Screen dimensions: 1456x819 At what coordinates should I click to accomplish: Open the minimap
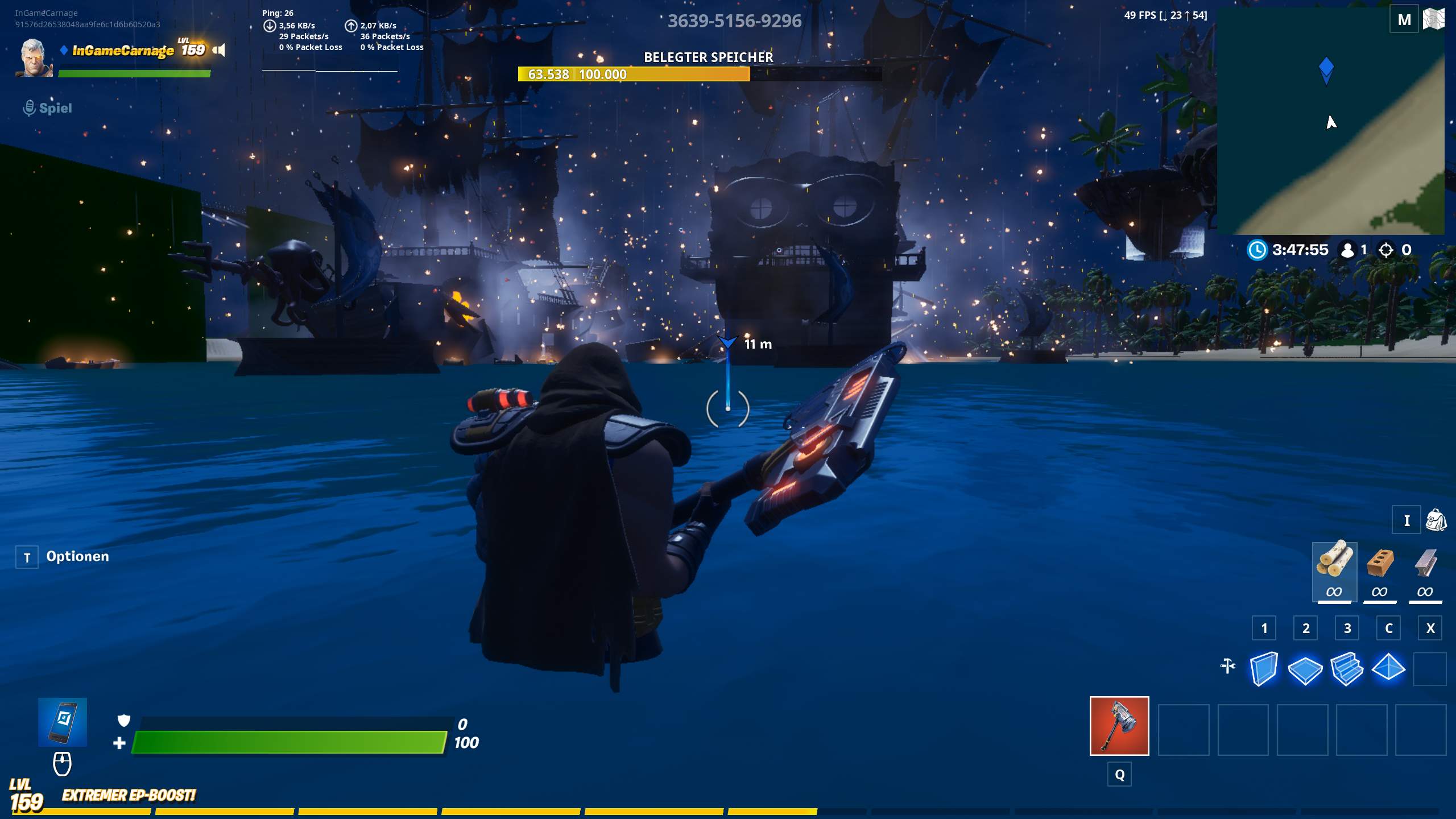[x=1330, y=121]
